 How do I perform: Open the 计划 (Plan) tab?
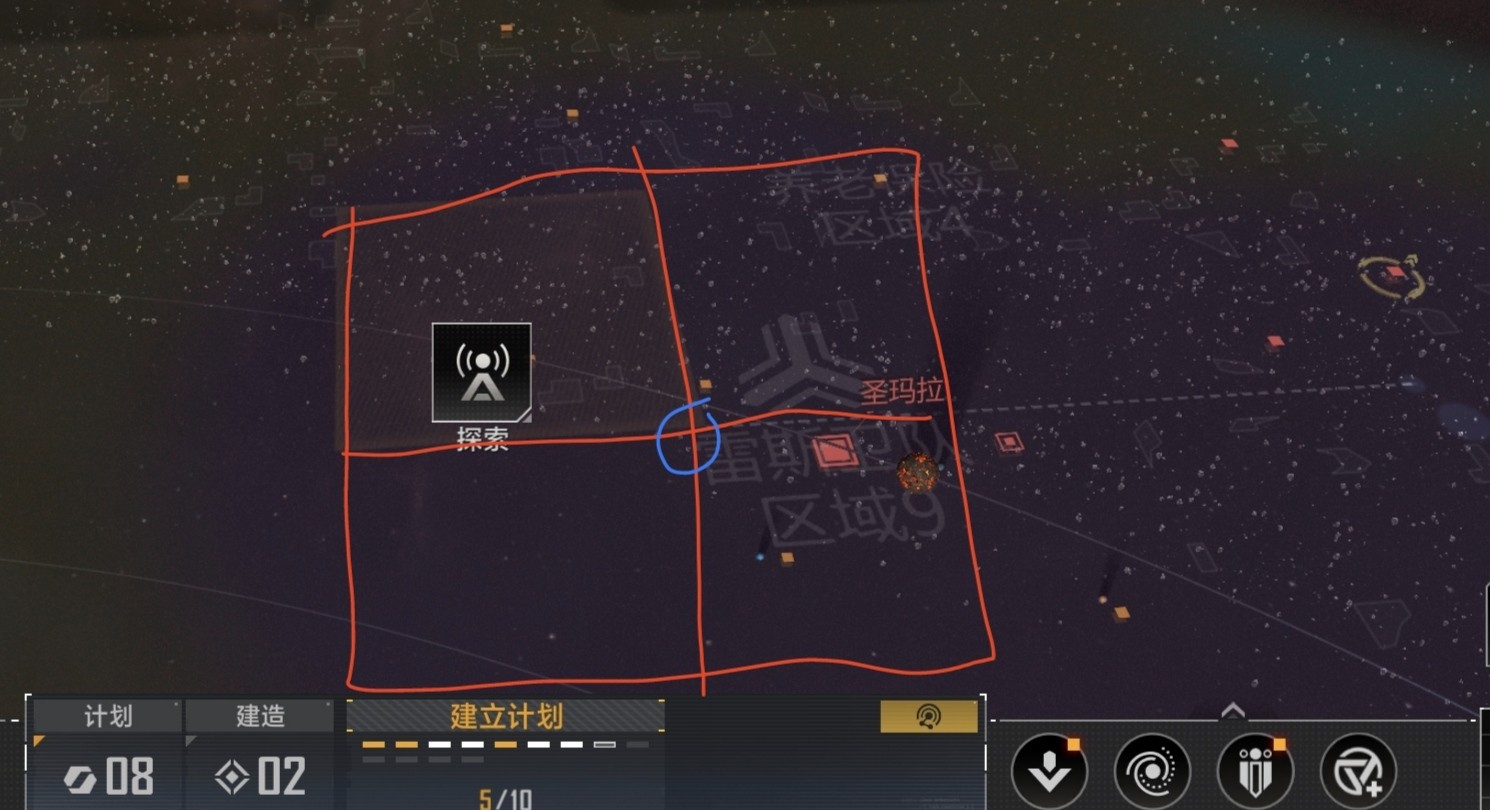tap(107, 716)
